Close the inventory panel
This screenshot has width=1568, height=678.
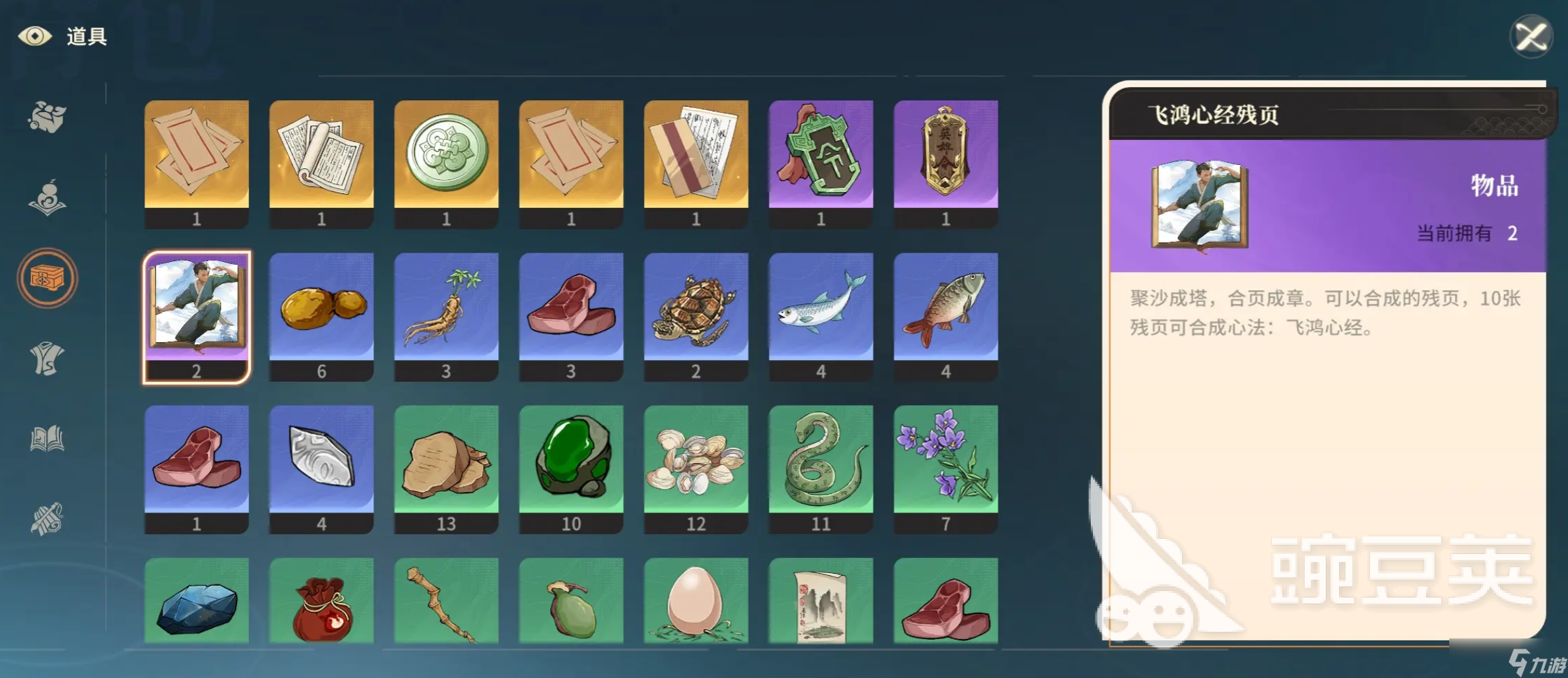click(1530, 36)
